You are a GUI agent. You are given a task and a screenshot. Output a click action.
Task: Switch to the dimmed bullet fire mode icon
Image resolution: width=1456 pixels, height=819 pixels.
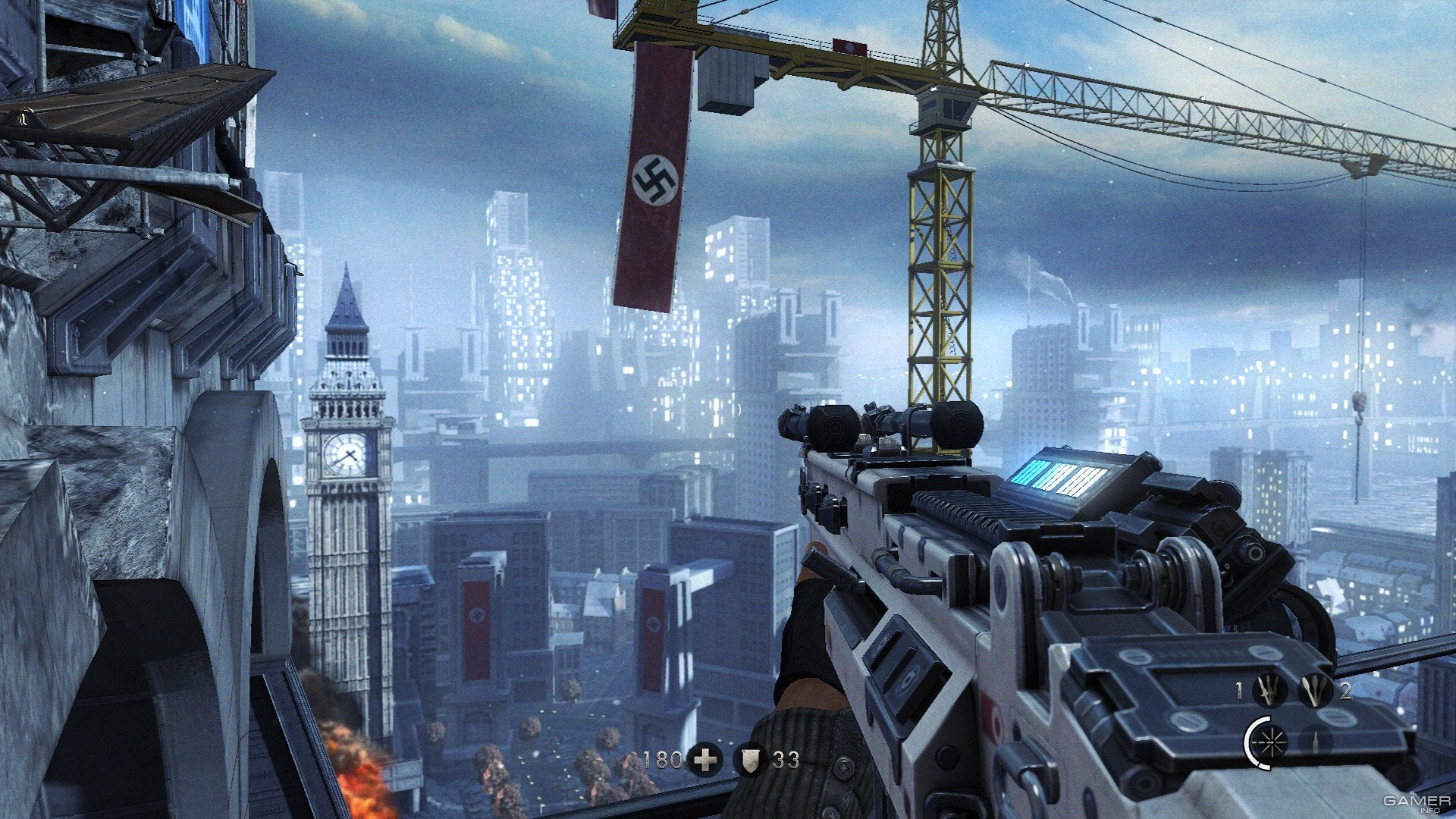tap(1314, 742)
